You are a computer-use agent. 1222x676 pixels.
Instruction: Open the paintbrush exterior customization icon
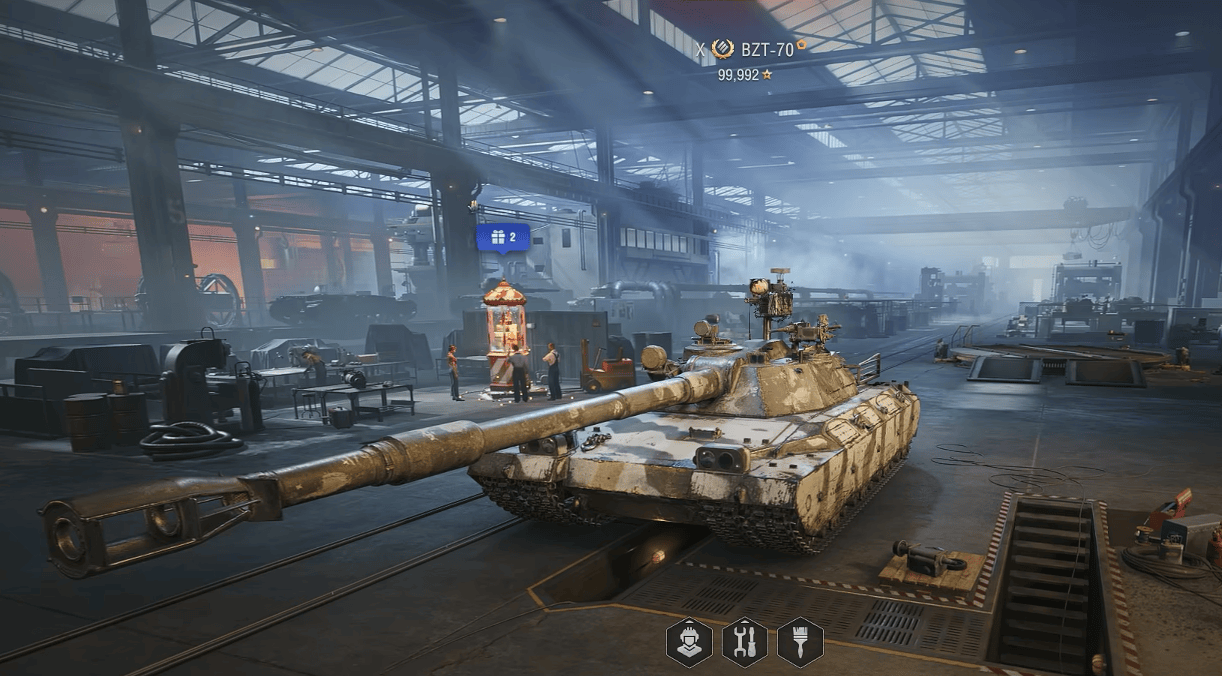[800, 641]
